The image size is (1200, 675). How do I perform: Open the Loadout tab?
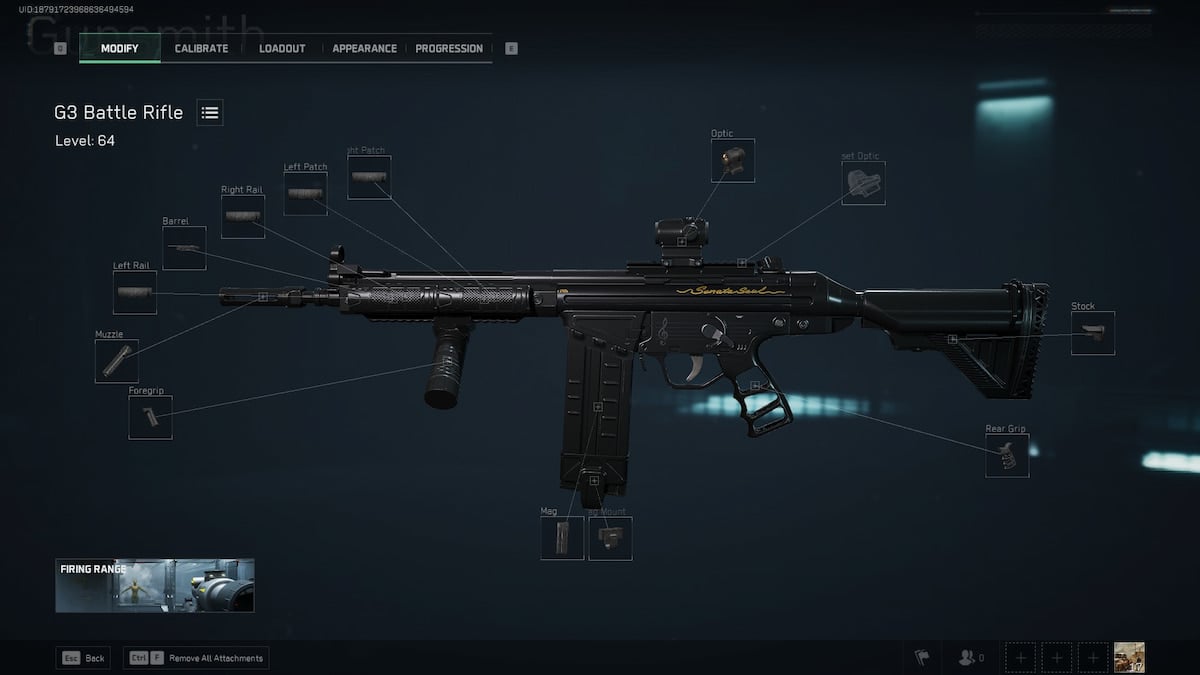(x=282, y=48)
